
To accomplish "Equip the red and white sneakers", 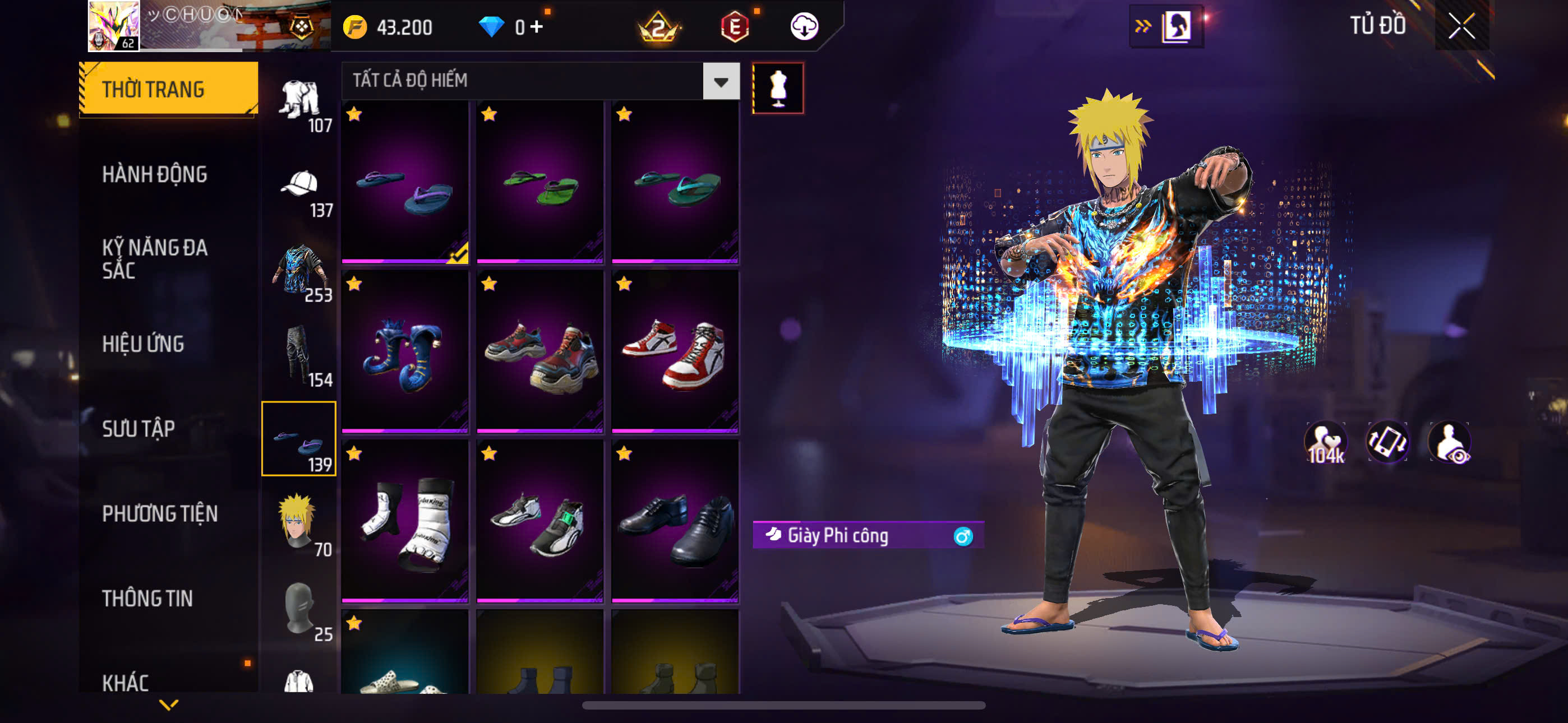I will 675,352.
